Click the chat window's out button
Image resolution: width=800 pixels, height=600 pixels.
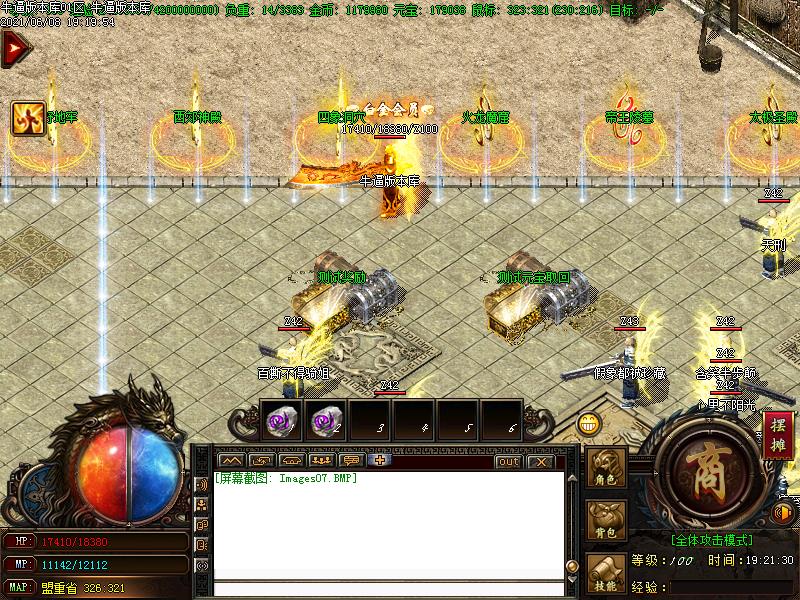(508, 461)
